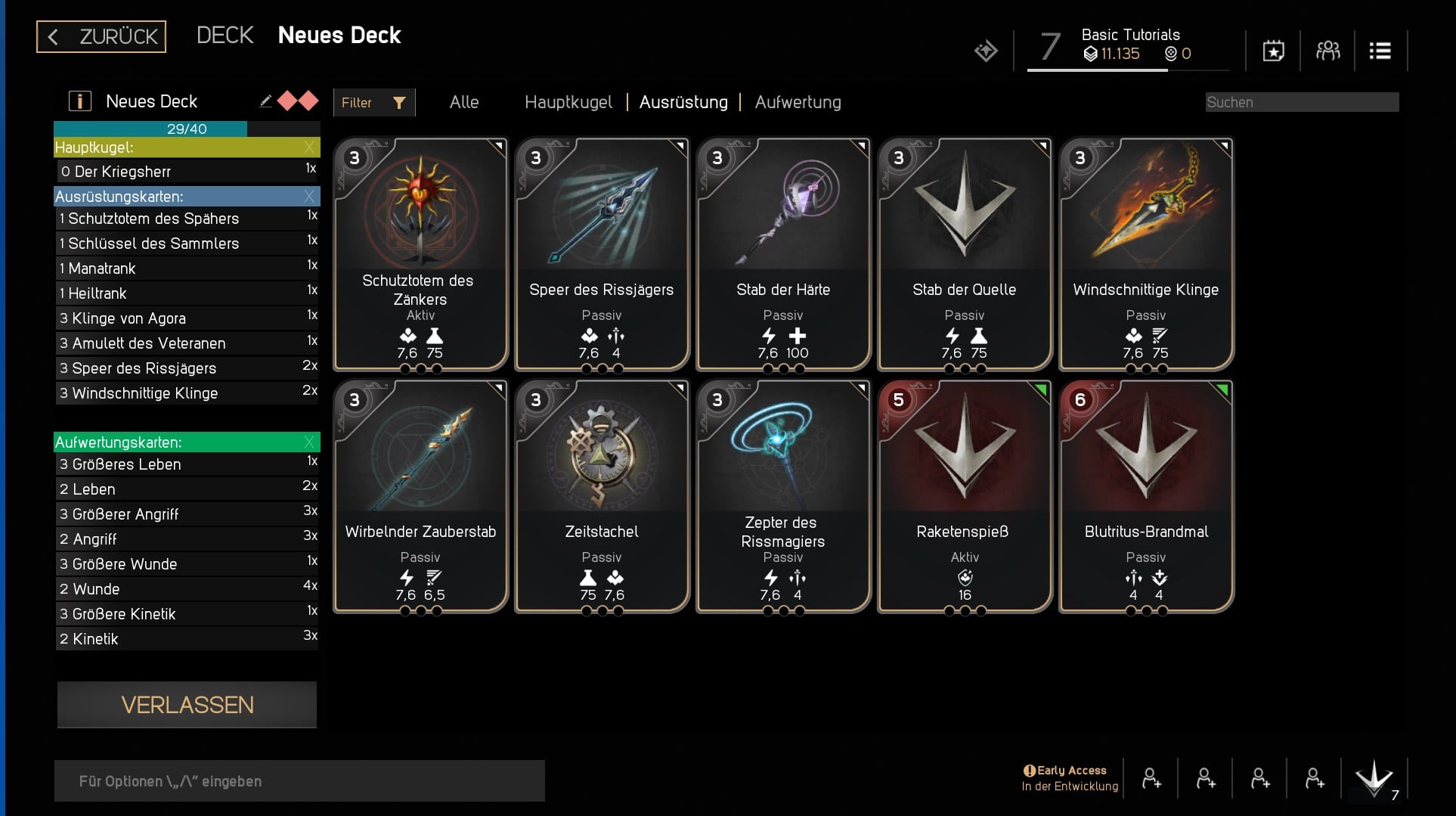Select the Wirbelnder Zauberstab card
This screenshot has height=816, width=1456.
pyautogui.click(x=420, y=496)
